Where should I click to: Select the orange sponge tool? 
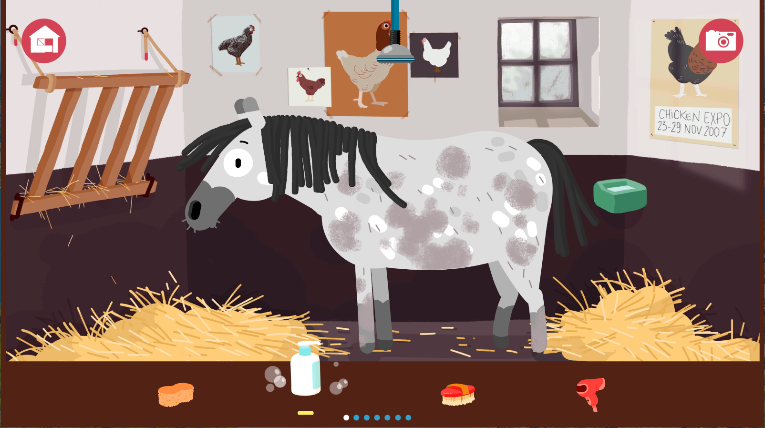176,394
